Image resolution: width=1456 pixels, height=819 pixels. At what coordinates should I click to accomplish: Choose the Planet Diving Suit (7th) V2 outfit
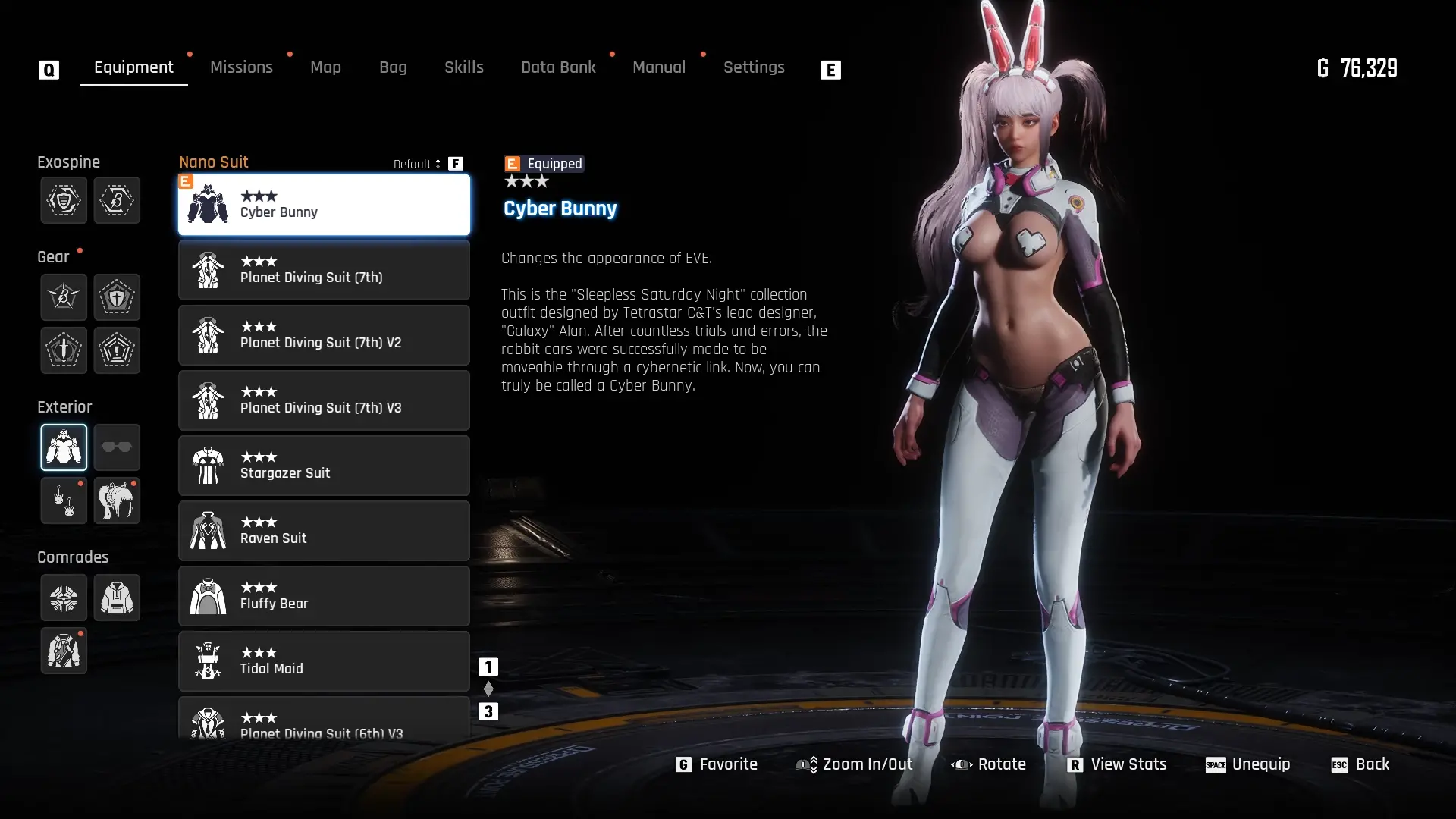[x=324, y=335]
